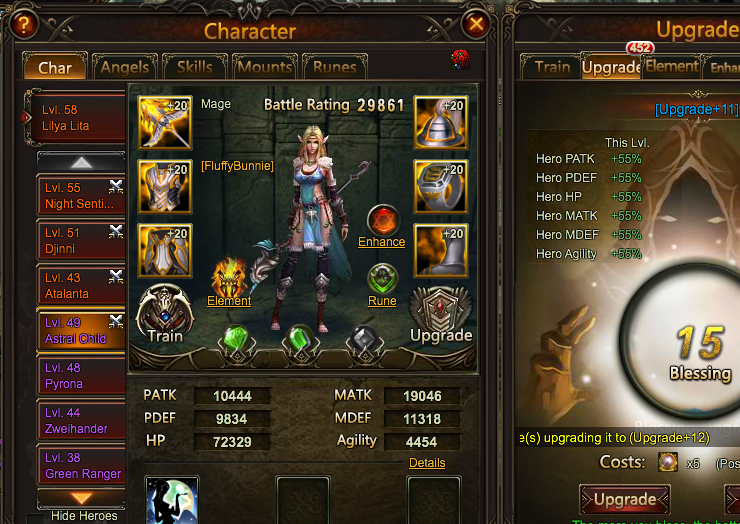
Task: Select Zweihander in the hero list
Action: (80, 421)
